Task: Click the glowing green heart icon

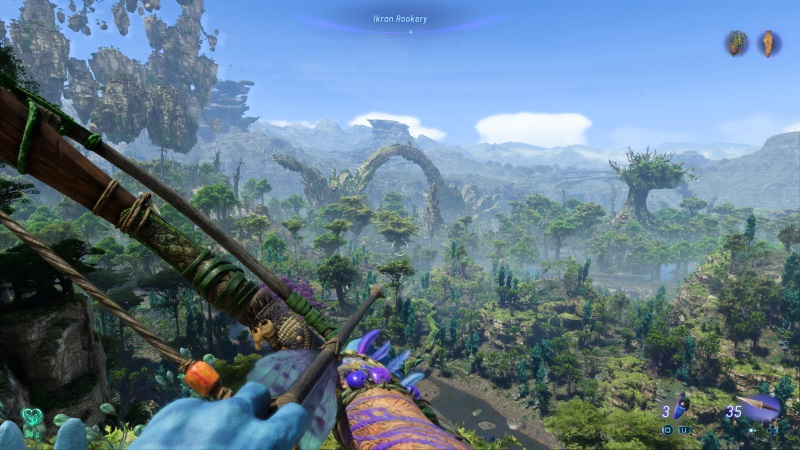Action: tap(31, 416)
